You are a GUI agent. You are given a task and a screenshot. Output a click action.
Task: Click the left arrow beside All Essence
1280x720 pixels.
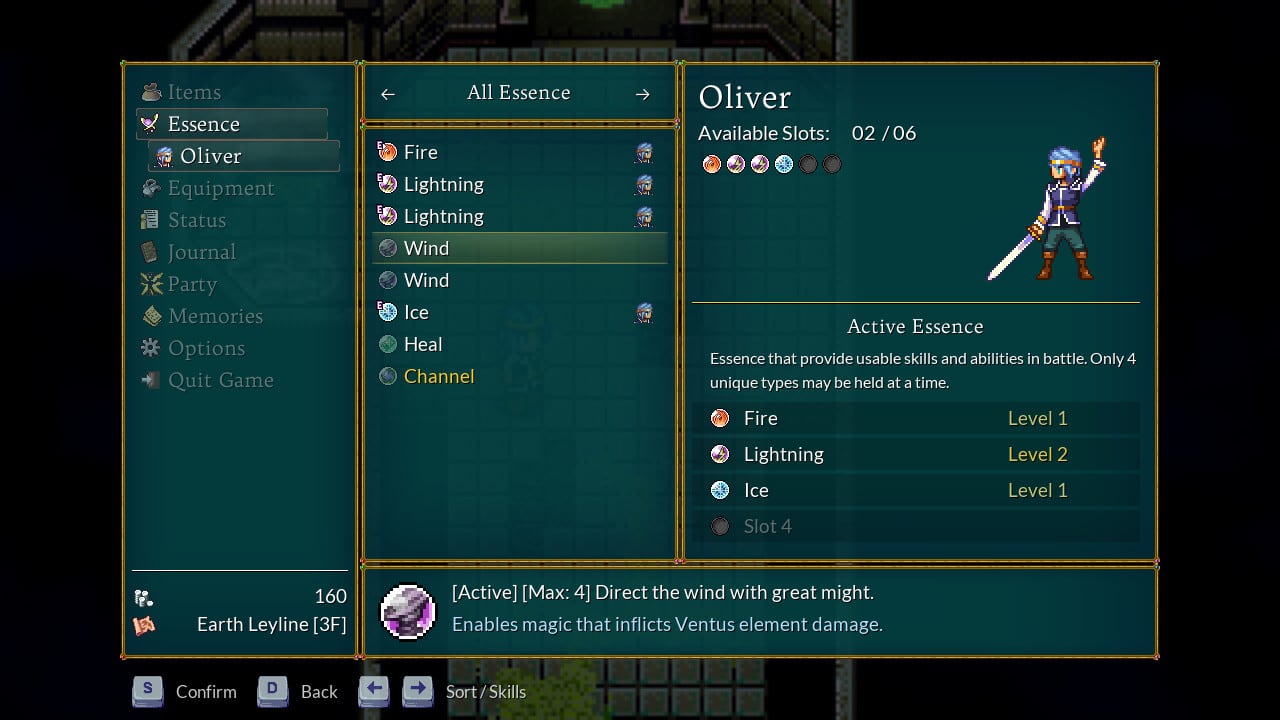pyautogui.click(x=388, y=94)
